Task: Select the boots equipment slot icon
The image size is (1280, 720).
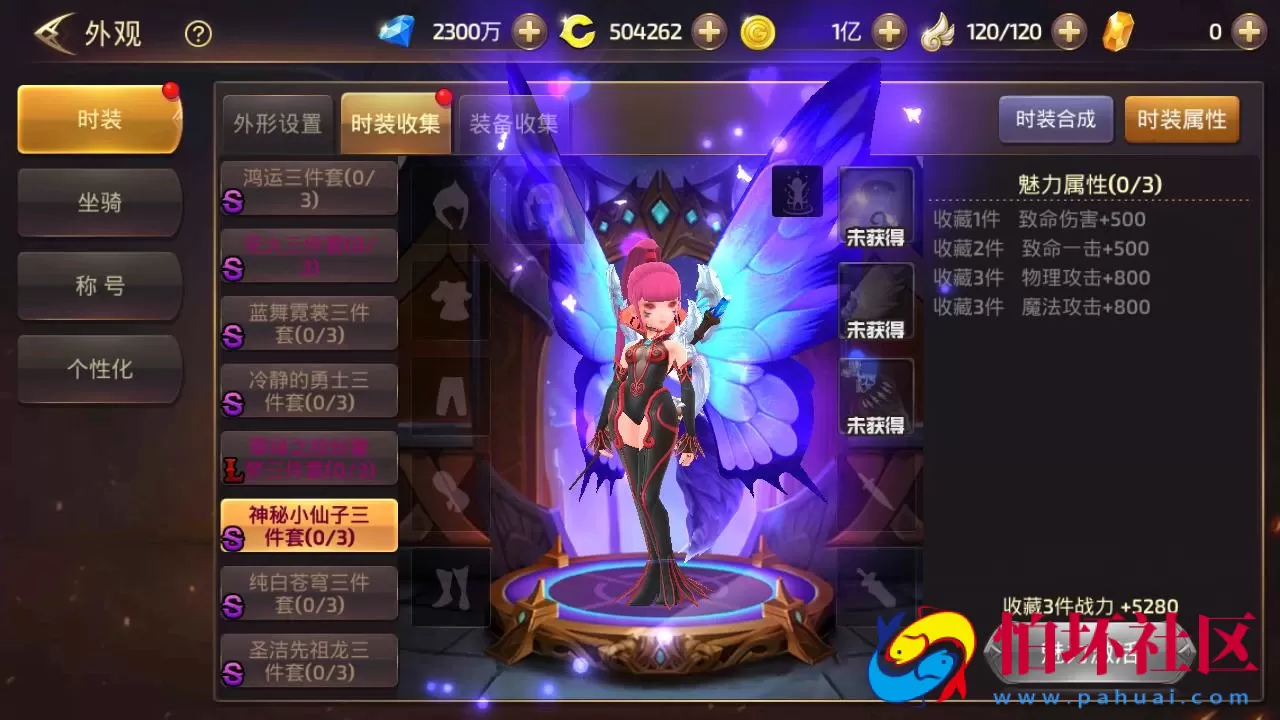Action: [x=449, y=585]
